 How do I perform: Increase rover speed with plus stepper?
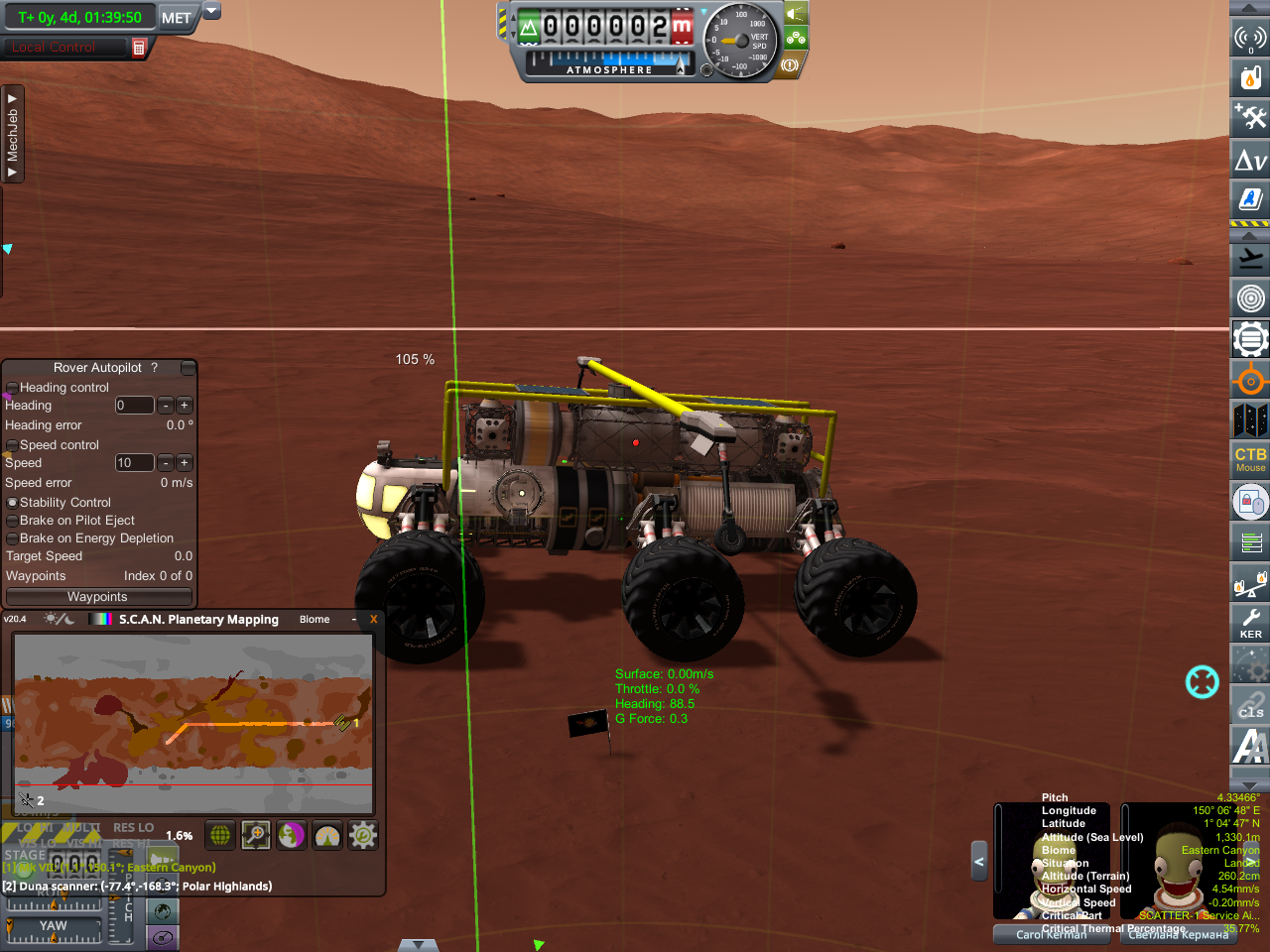[185, 463]
